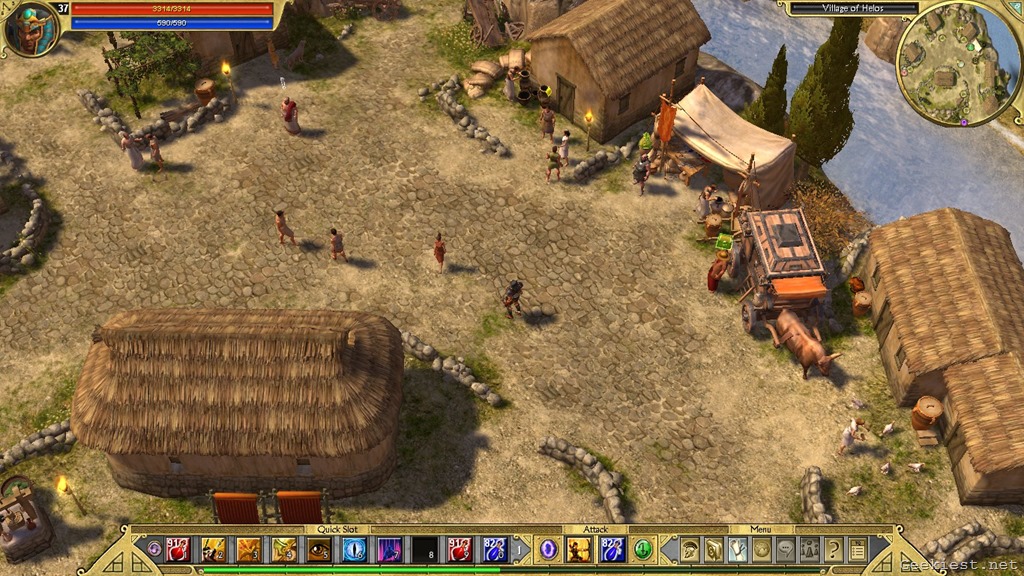This screenshot has height=576, width=1024.
Task: Use the red health potion in slot 1
Action: (178, 549)
